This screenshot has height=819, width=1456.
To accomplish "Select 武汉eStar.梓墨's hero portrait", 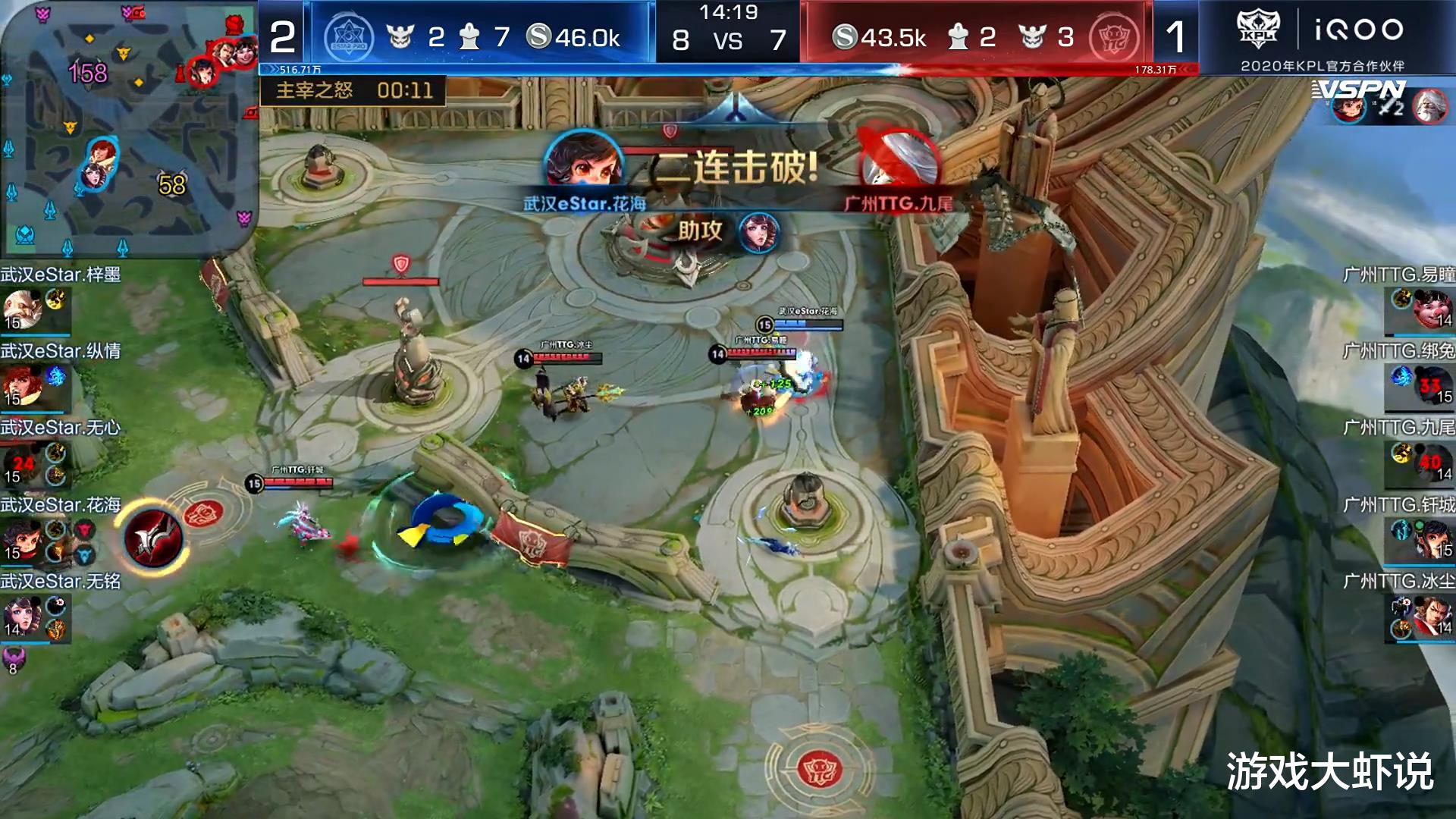I will click(x=23, y=307).
